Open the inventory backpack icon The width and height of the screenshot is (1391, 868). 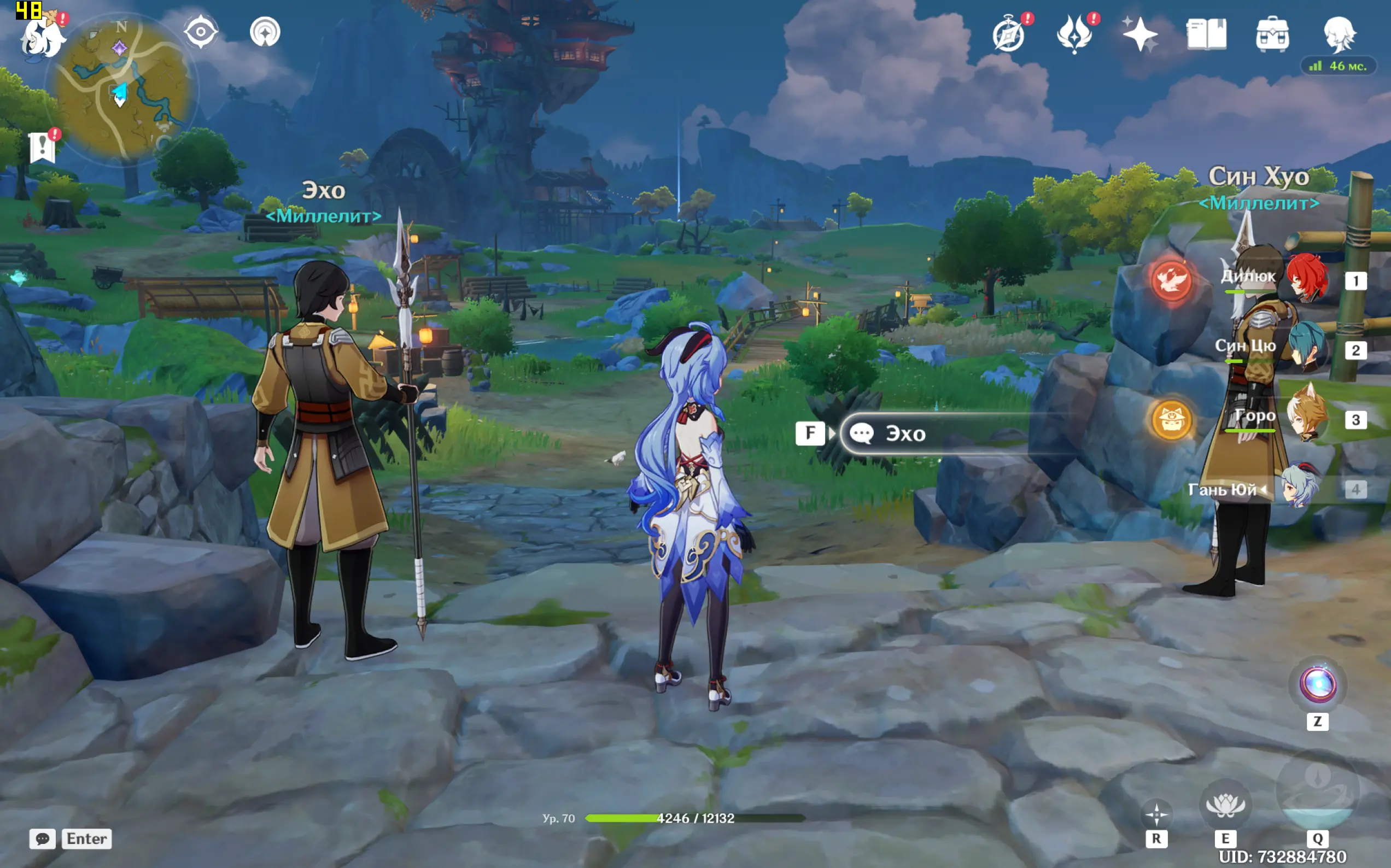[1272, 34]
